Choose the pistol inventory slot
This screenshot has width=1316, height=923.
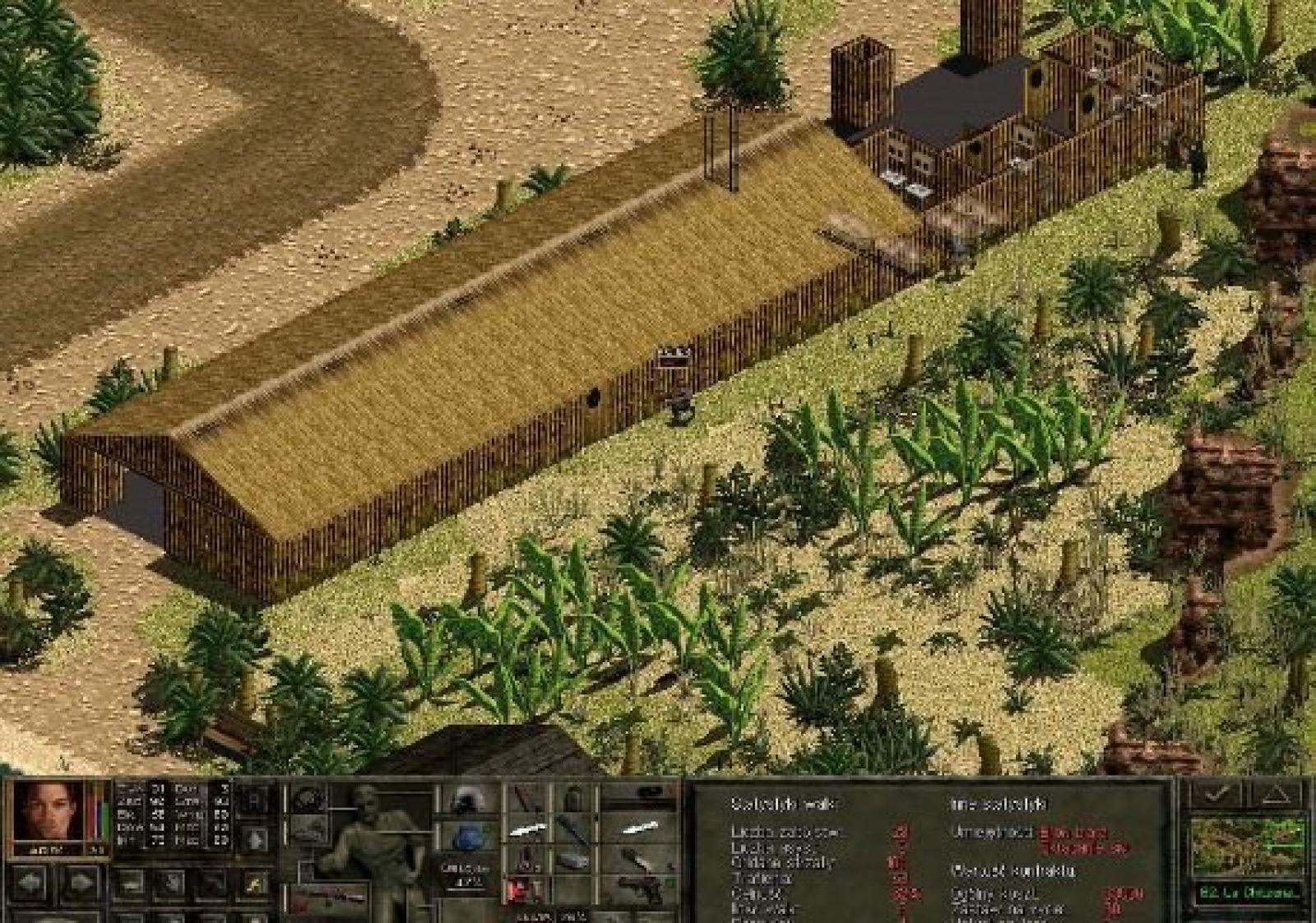tap(640, 889)
